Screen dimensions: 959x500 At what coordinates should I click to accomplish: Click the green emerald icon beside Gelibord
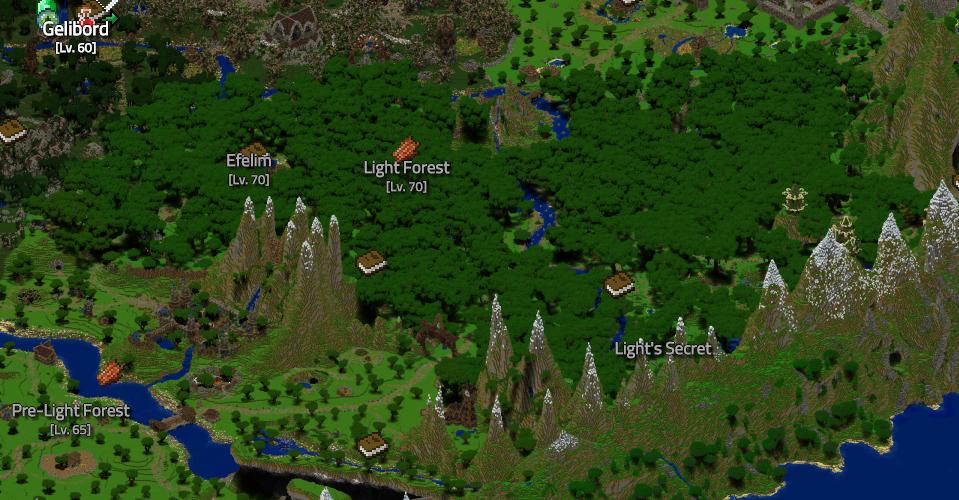pos(46,10)
